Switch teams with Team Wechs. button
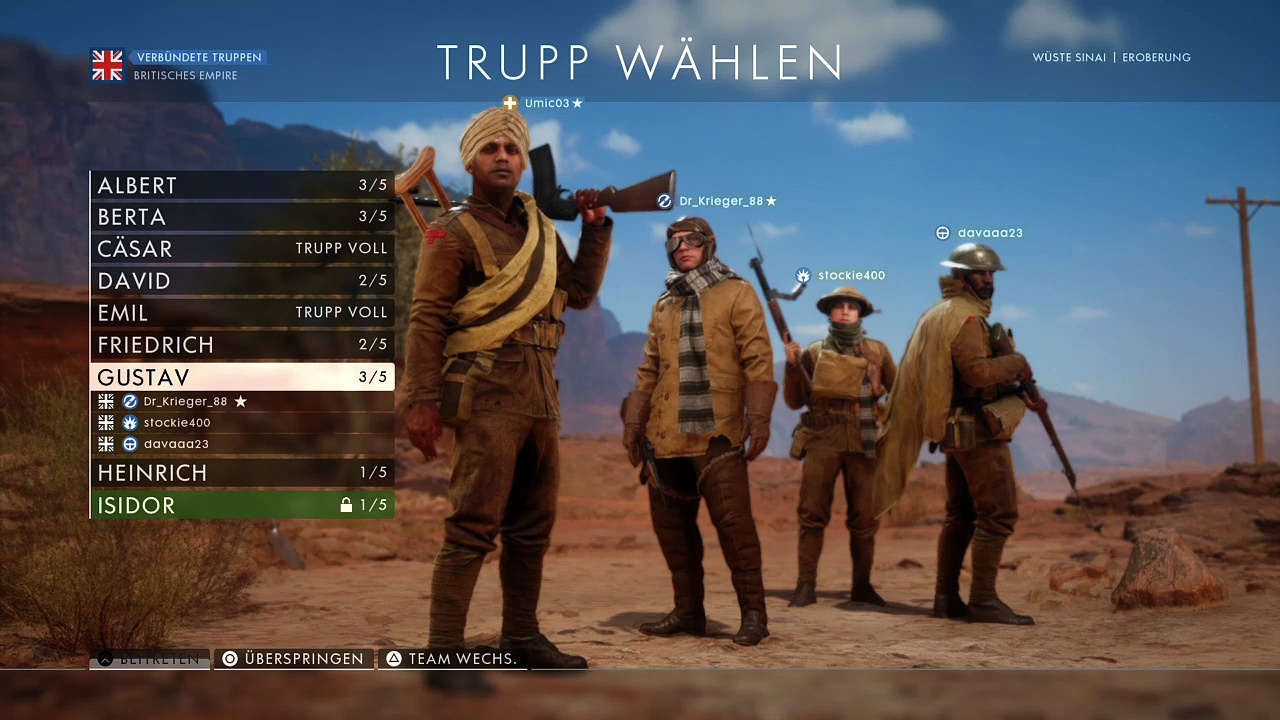The height and width of the screenshot is (720, 1280). click(x=452, y=659)
